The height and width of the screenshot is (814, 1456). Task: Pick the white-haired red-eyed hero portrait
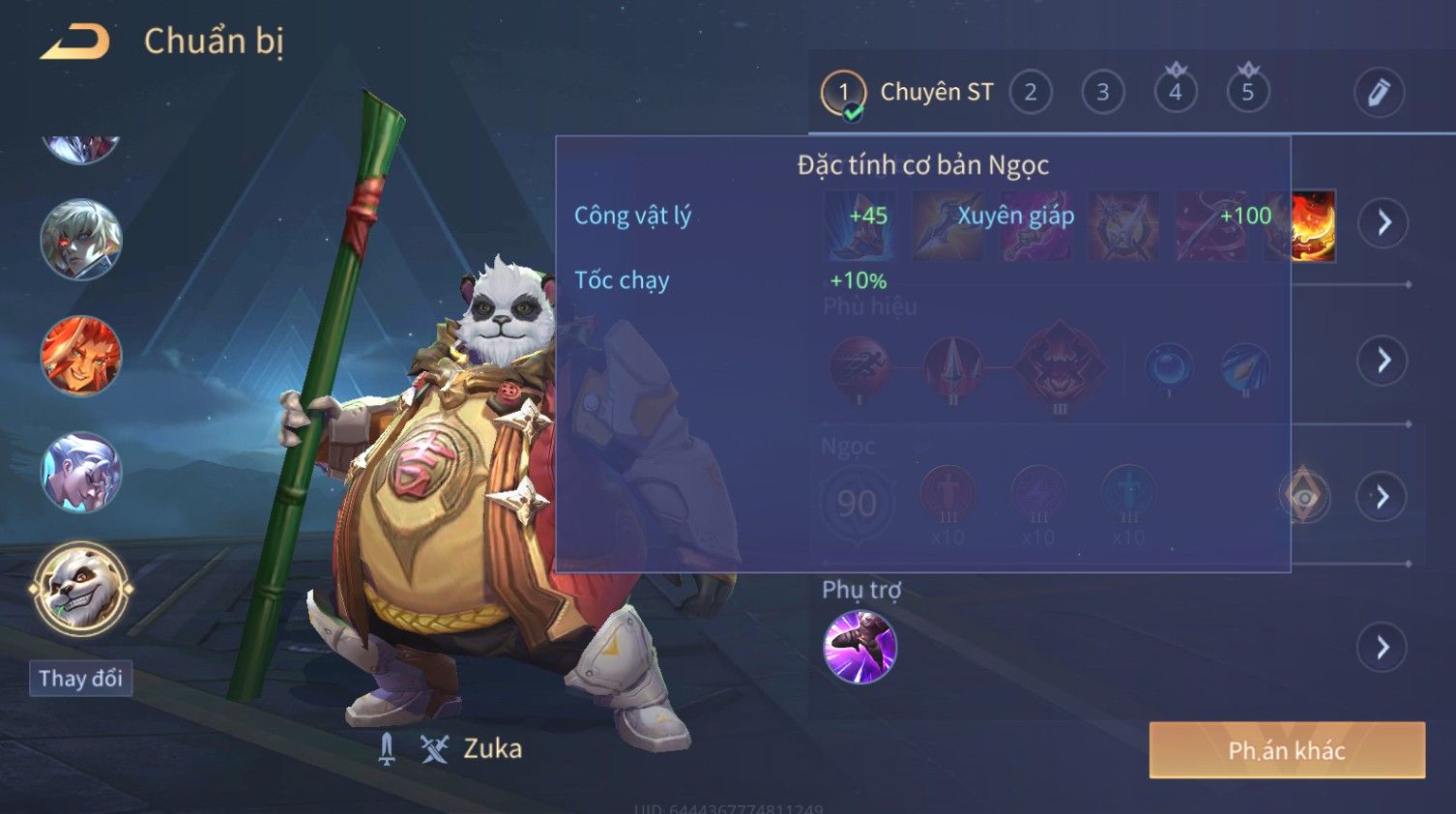81,240
